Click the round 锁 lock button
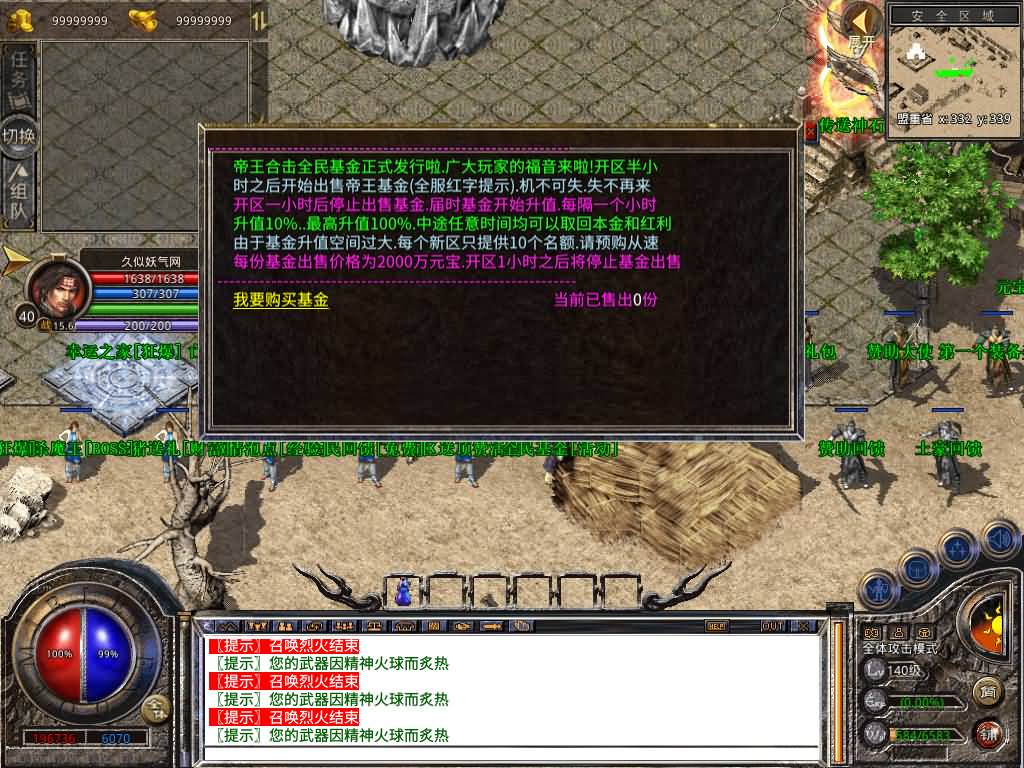Viewport: 1024px width, 768px height. 989,733
